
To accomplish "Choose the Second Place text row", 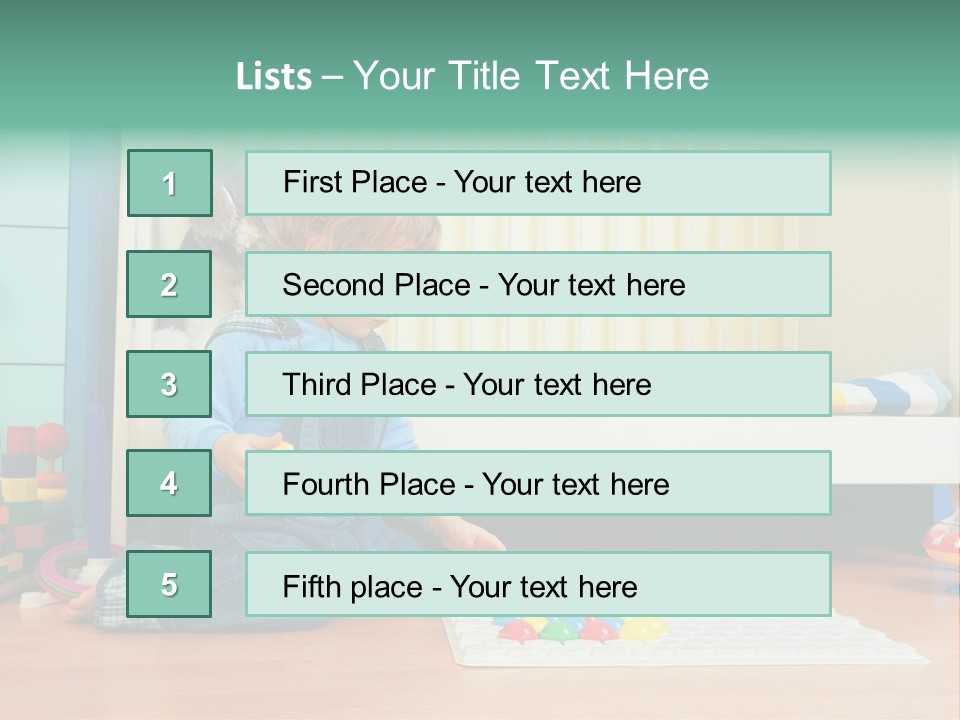I will coord(538,284).
